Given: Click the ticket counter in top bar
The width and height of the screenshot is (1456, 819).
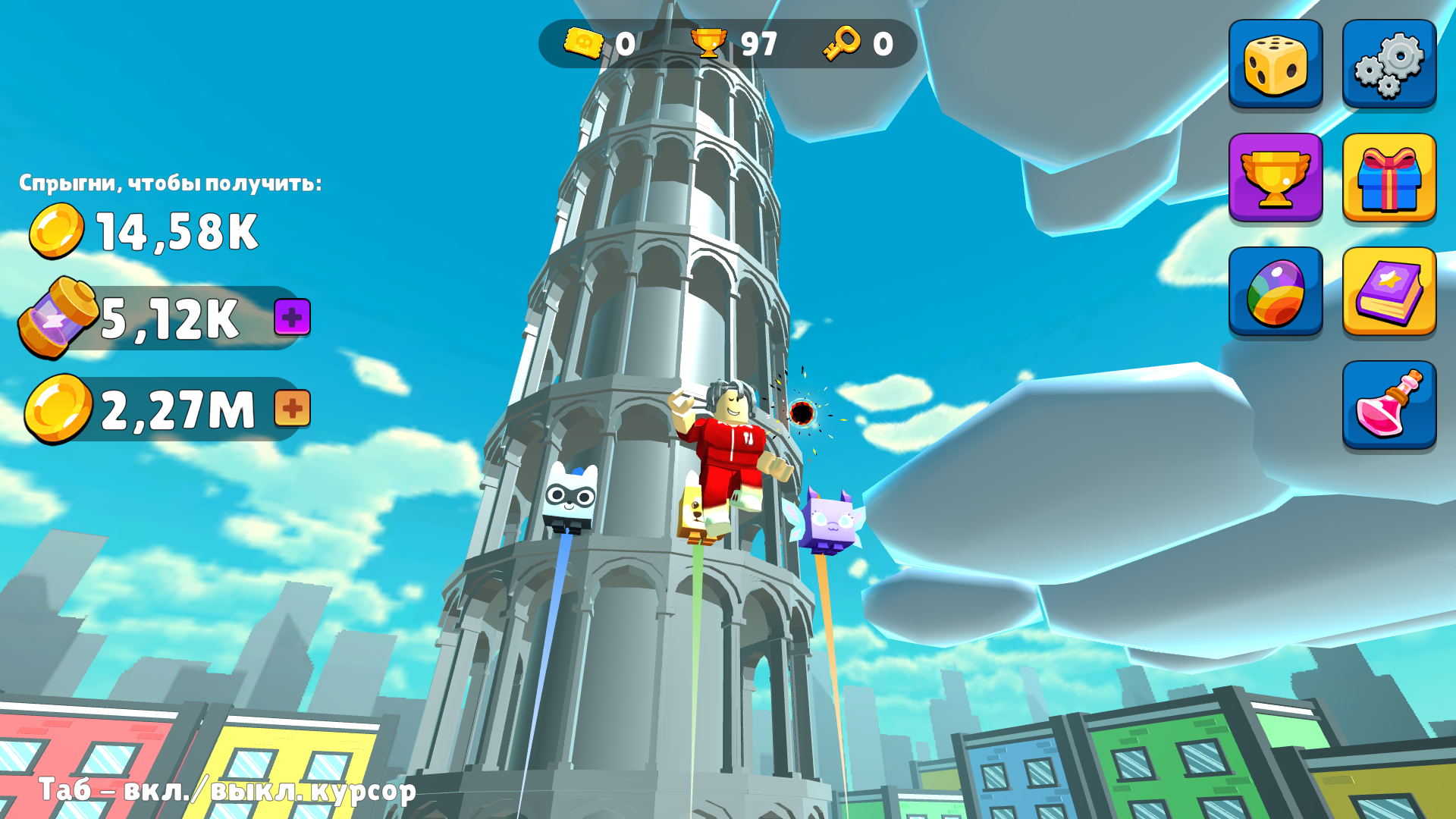Looking at the screenshot, I should point(599,43).
